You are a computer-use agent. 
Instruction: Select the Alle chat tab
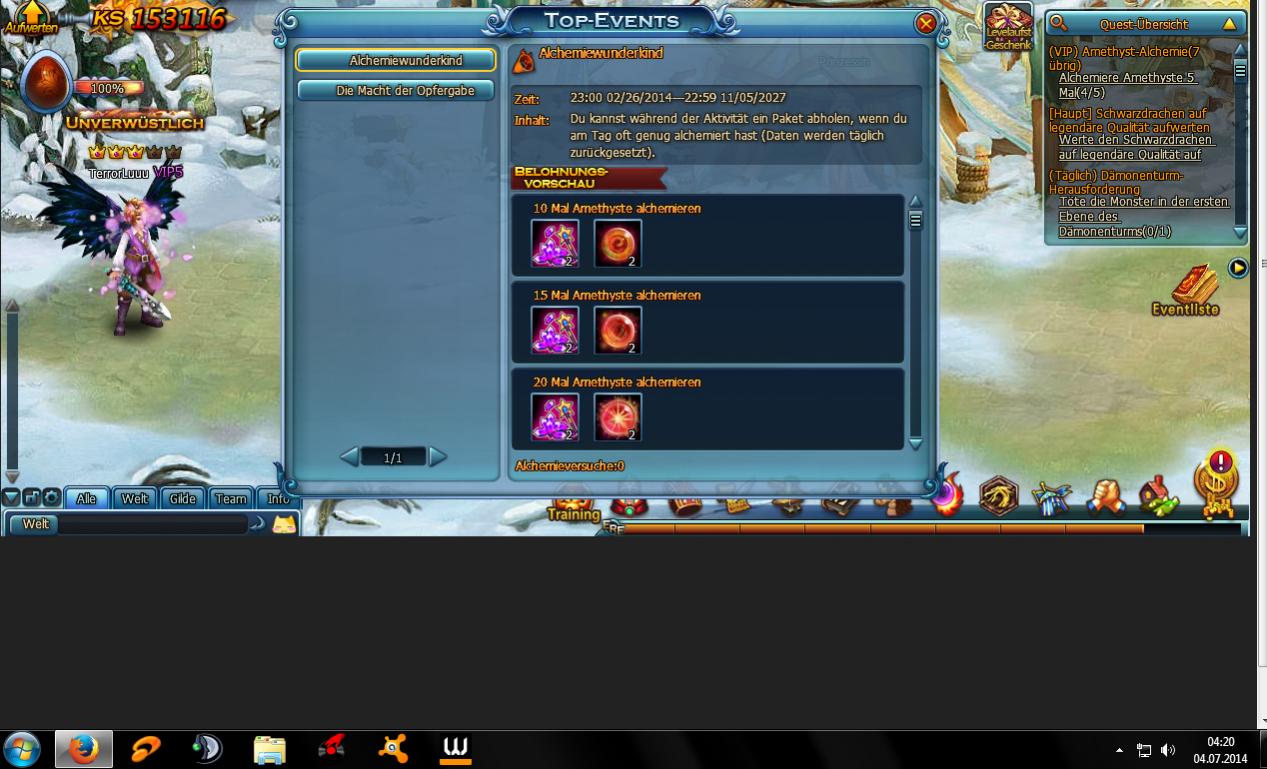(x=86, y=498)
